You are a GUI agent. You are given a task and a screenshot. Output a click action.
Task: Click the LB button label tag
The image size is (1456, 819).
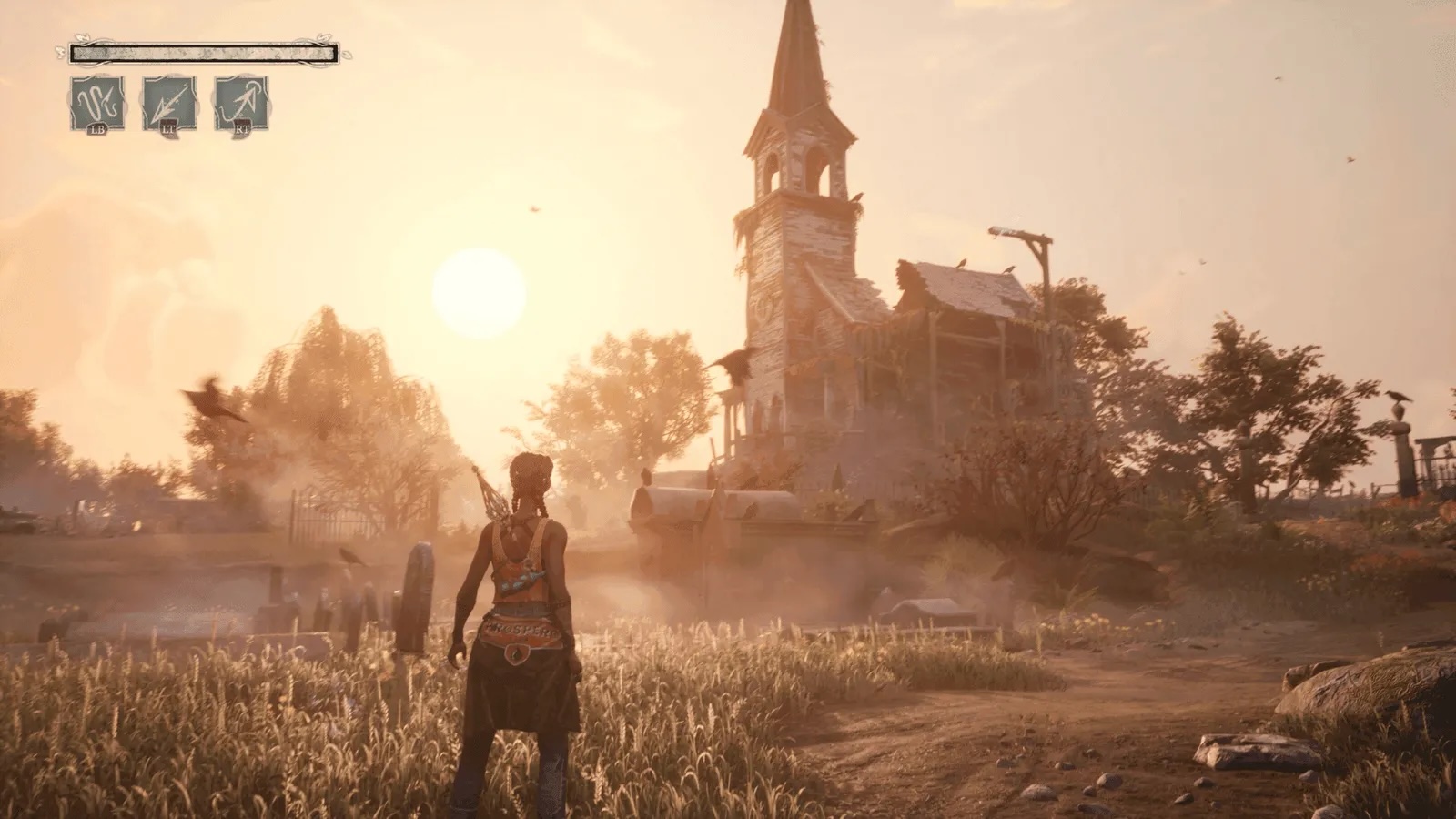point(98,129)
